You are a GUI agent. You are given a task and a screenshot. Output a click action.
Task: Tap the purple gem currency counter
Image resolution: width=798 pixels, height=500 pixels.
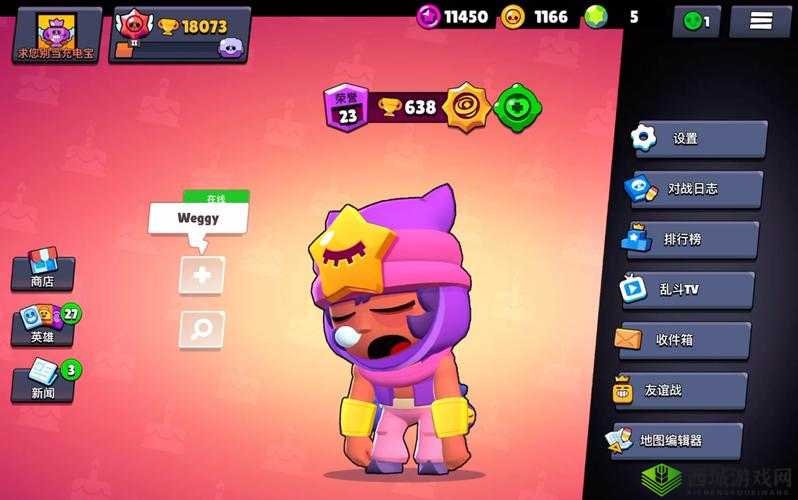click(x=453, y=16)
